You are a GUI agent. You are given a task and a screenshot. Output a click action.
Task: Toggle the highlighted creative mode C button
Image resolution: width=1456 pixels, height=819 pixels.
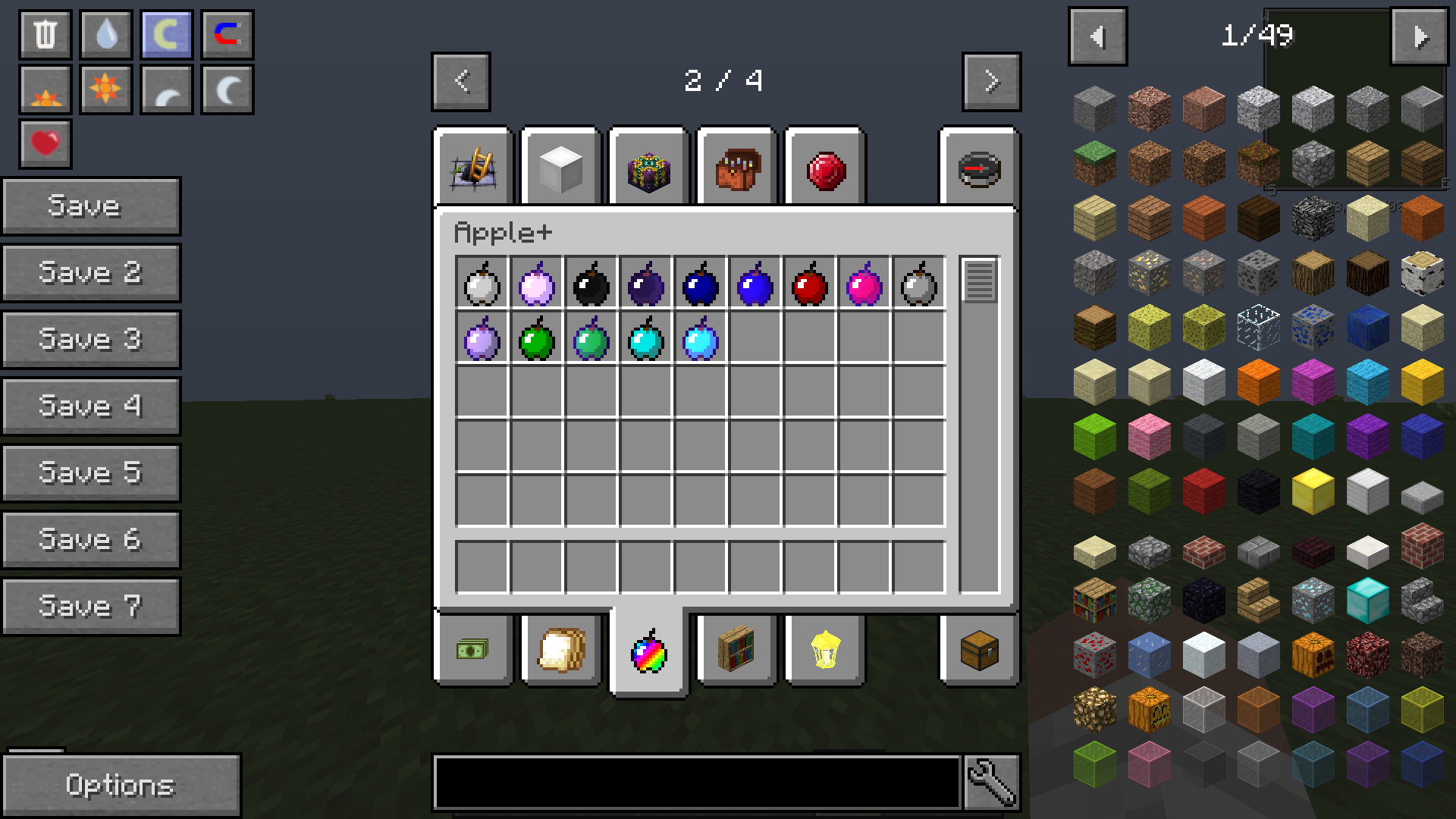[x=165, y=33]
